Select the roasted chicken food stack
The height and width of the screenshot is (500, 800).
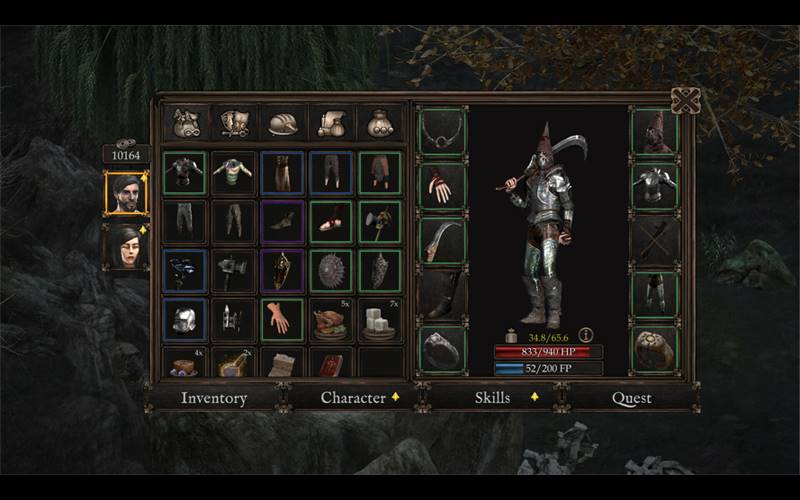coord(332,320)
